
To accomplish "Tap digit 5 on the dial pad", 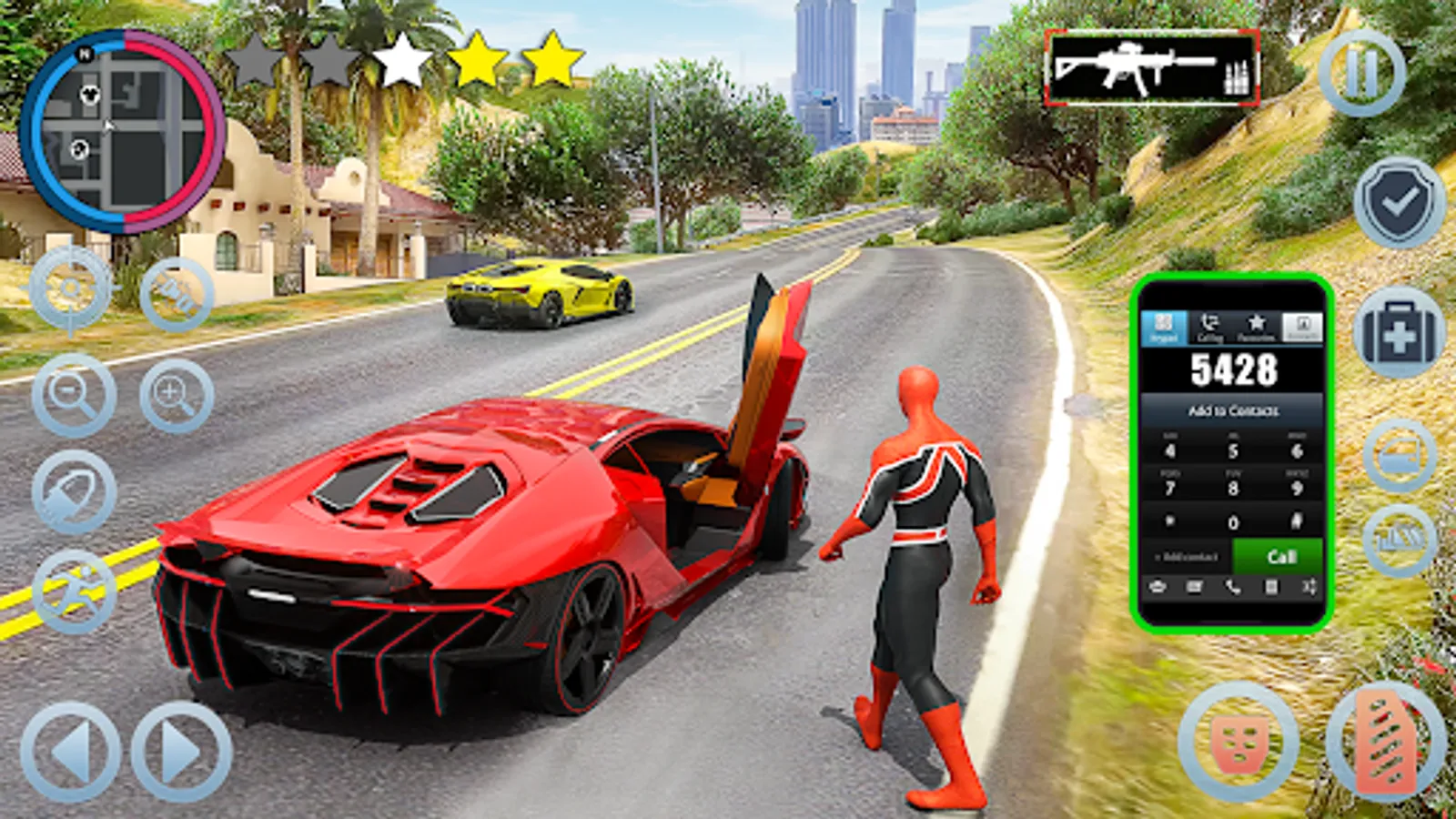I will [1234, 450].
